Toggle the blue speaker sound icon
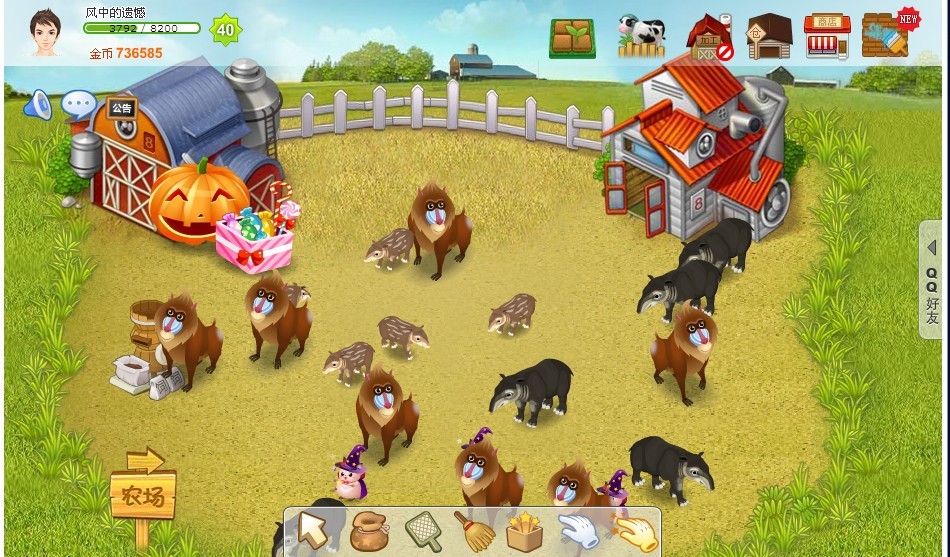The width and height of the screenshot is (950, 557). (x=38, y=104)
